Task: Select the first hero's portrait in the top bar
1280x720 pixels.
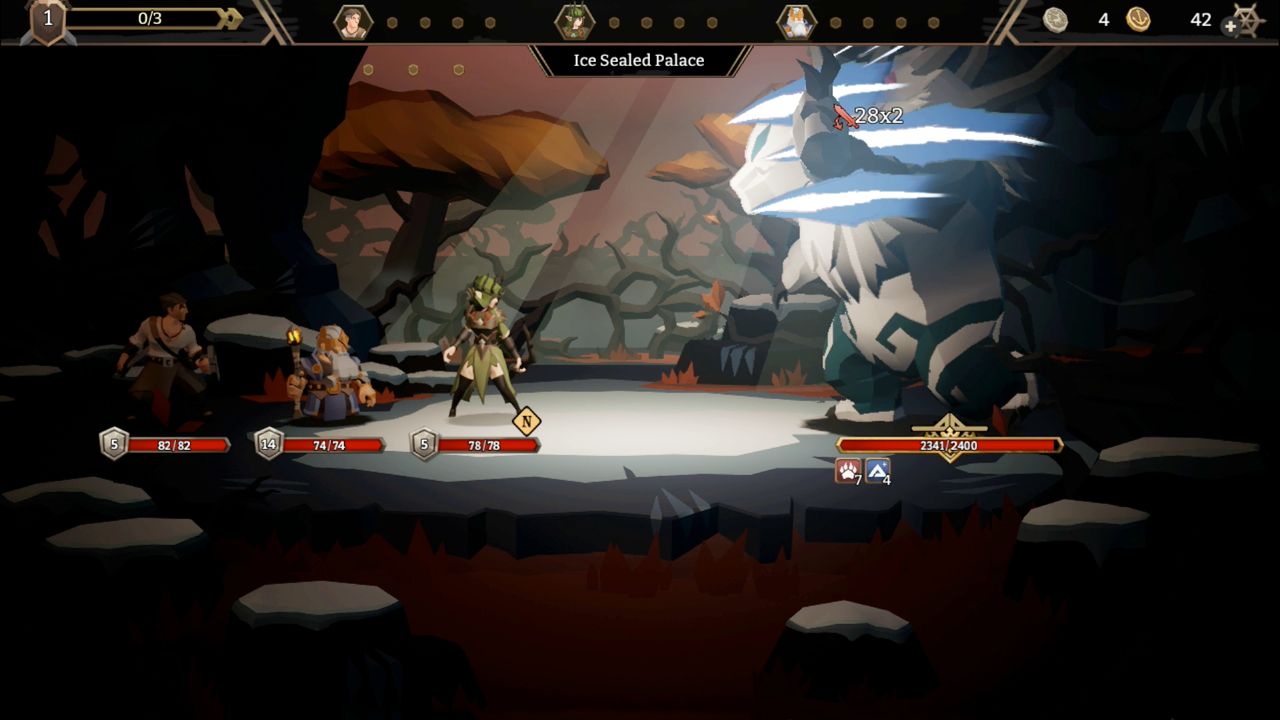Action: click(x=352, y=19)
